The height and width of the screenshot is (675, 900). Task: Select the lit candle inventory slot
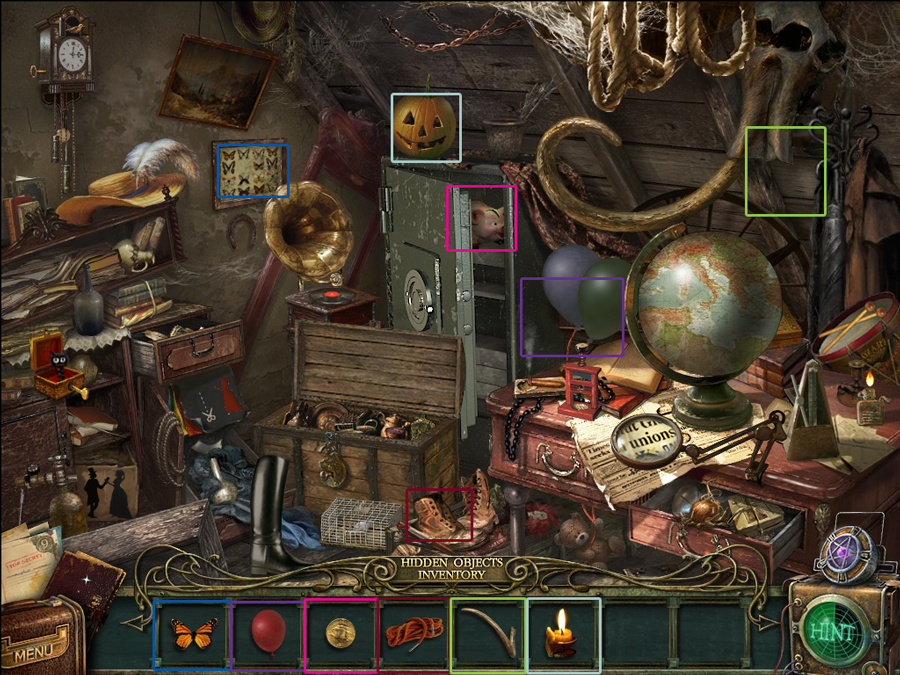(563, 634)
